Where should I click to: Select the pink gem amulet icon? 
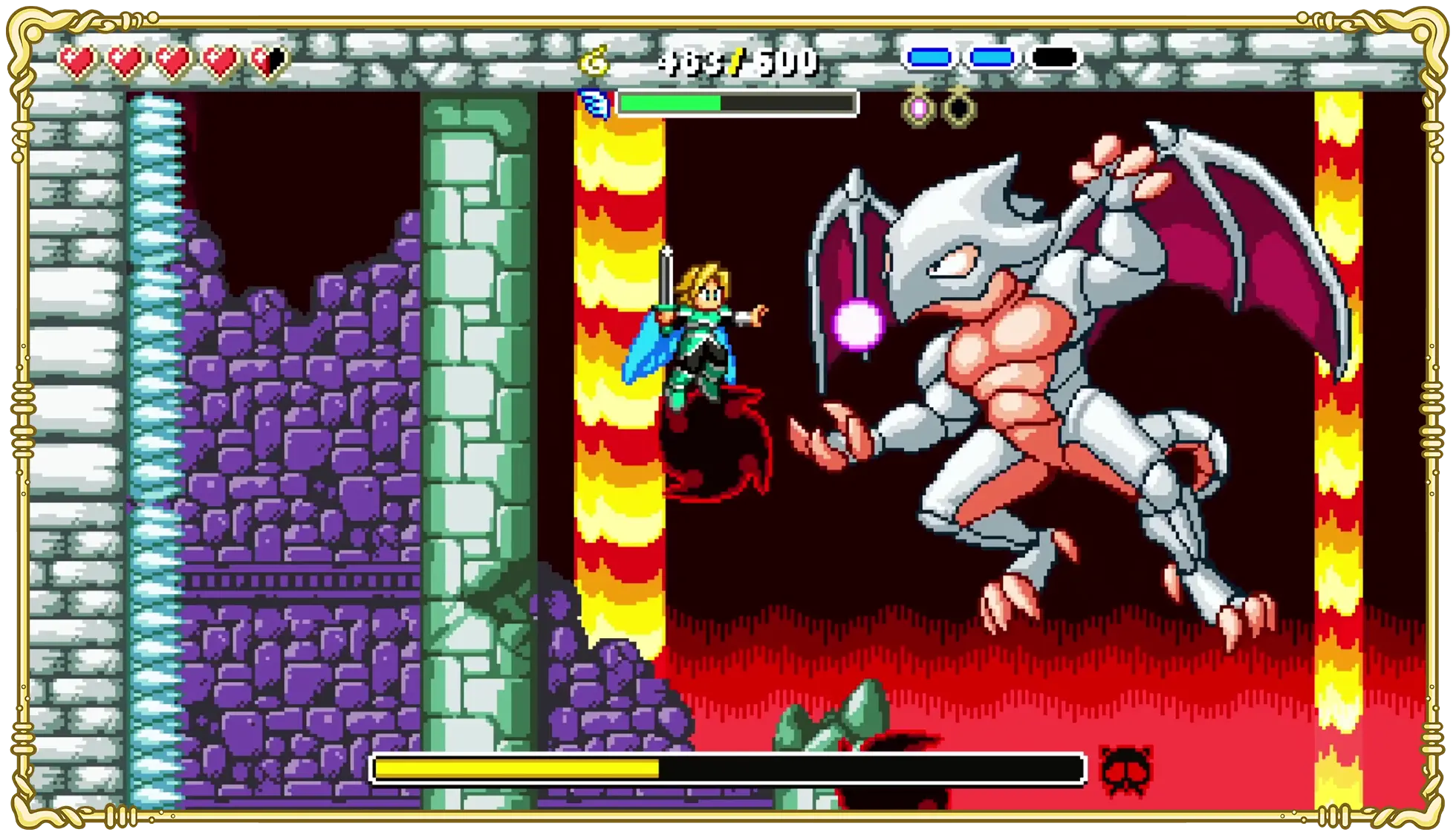point(918,108)
